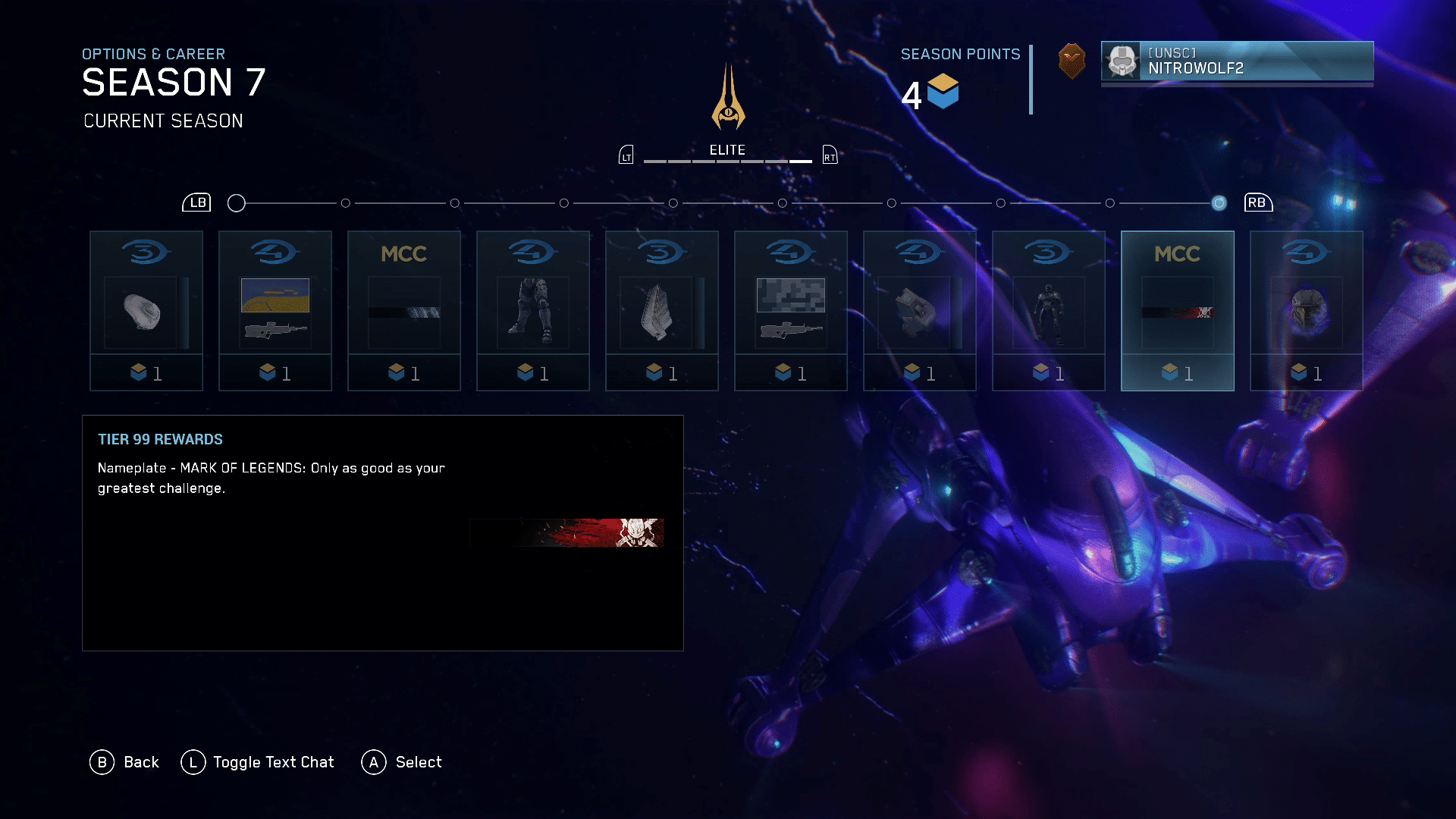Select the dark Halo 4 armor piece reward
The height and width of the screenshot is (819, 1456).
pyautogui.click(x=920, y=311)
